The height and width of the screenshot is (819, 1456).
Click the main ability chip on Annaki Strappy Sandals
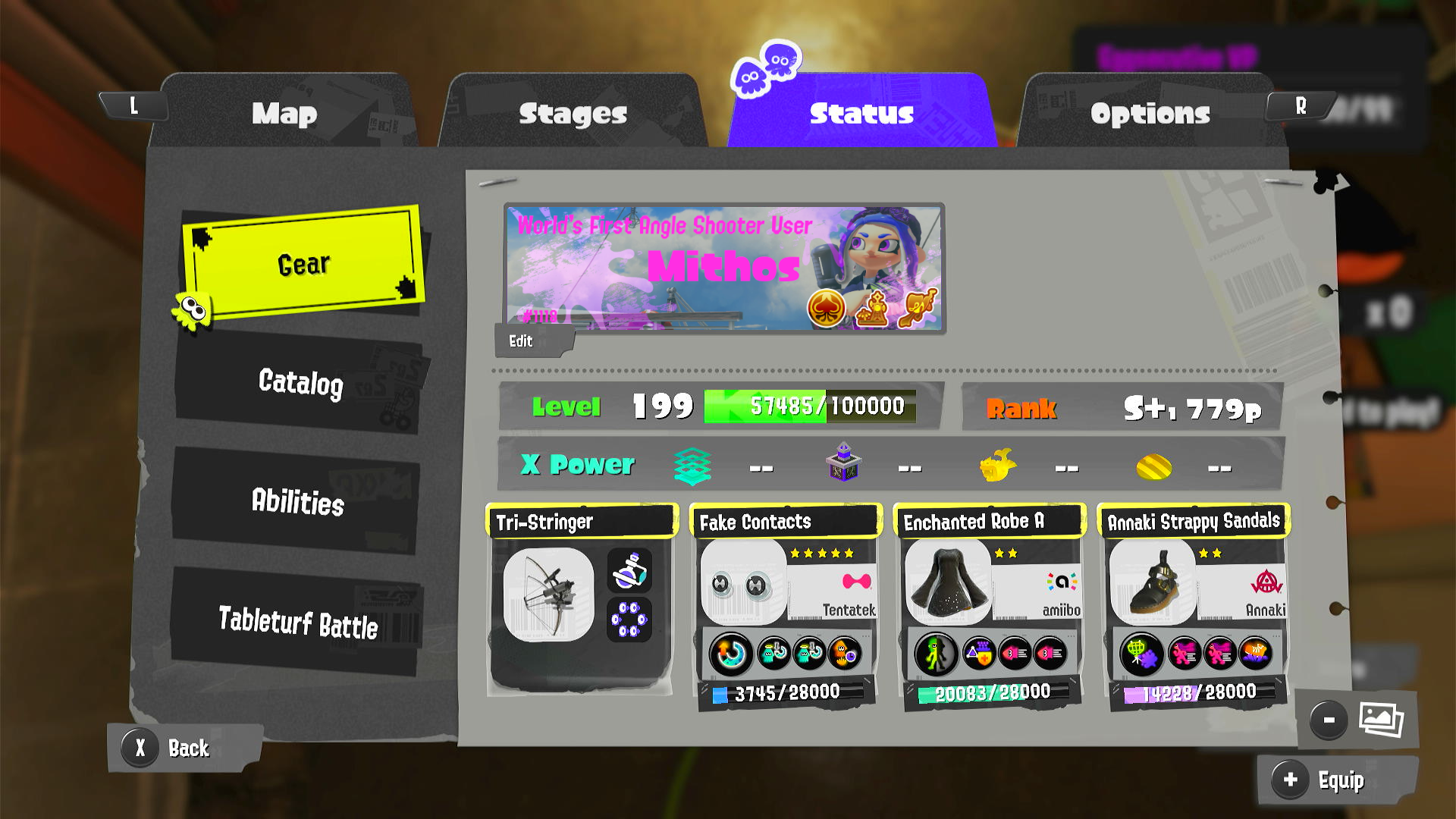point(1142,653)
